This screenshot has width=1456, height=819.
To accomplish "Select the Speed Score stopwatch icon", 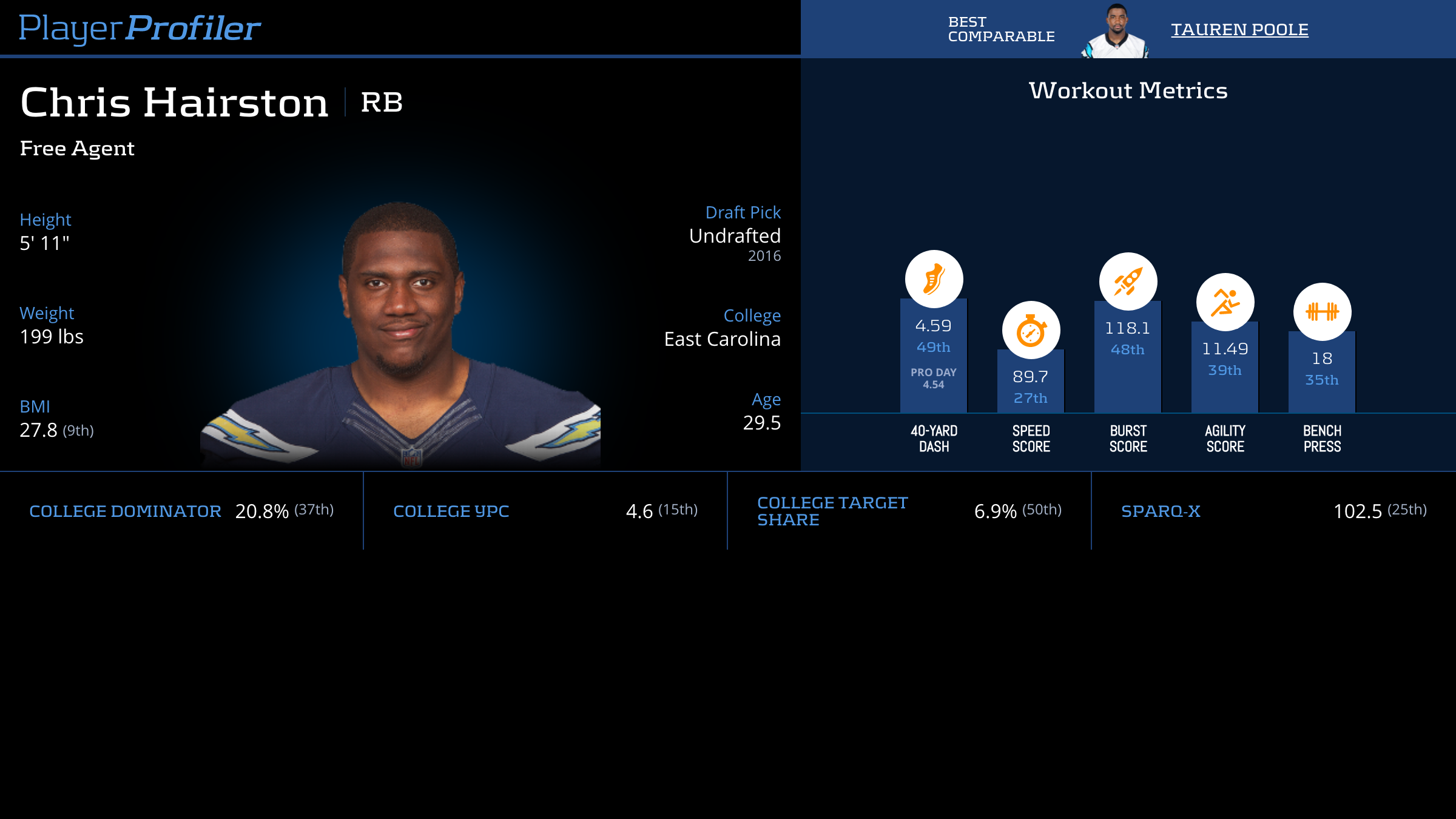I will 1031,330.
